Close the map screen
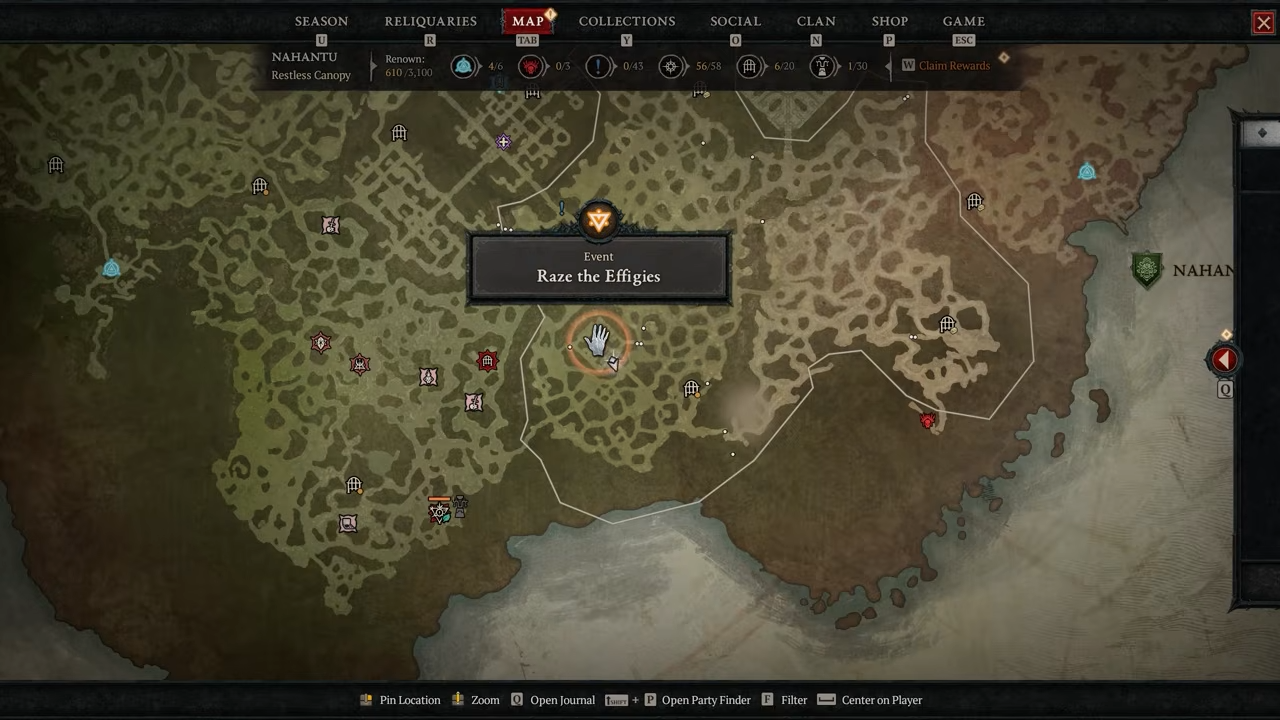This screenshot has height=720, width=1280. 1263,23
